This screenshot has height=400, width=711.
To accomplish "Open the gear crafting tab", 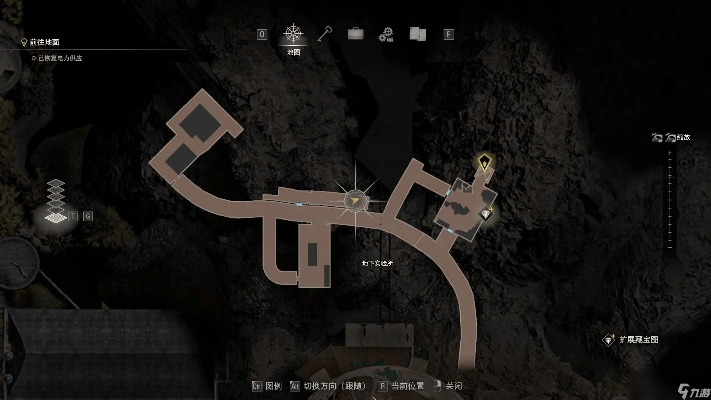I will (x=386, y=34).
